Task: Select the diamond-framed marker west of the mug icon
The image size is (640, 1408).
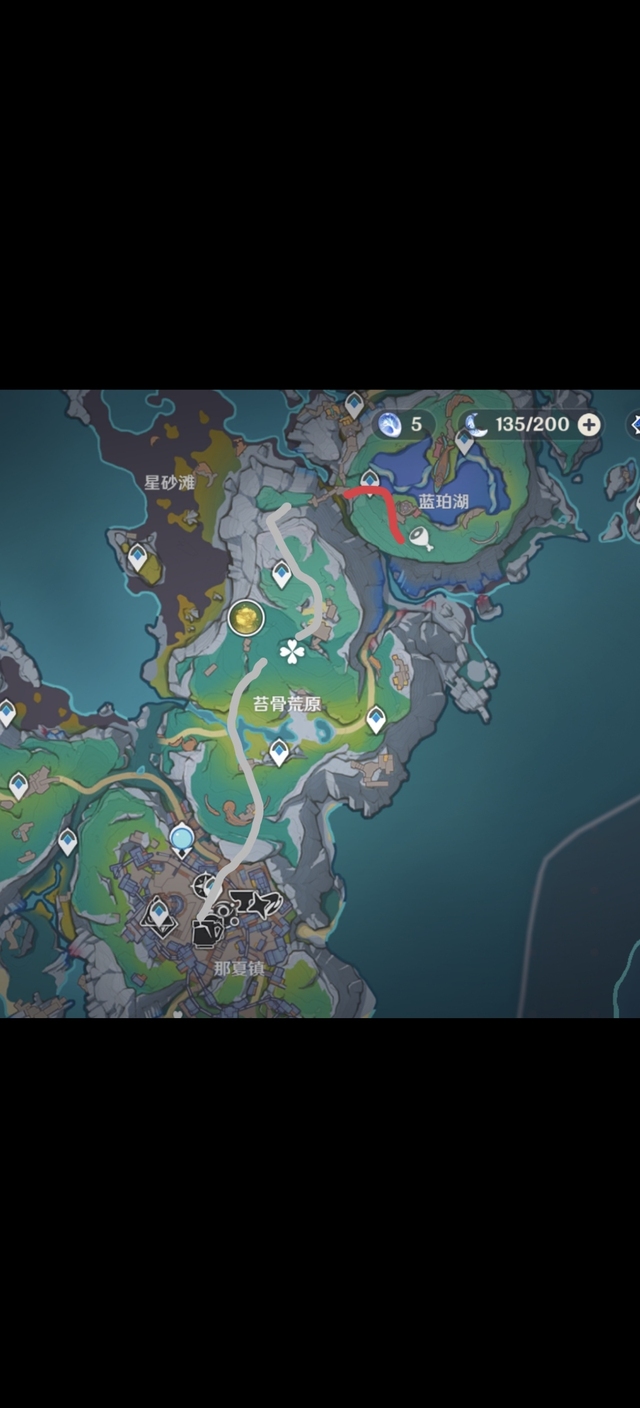Action: click(x=158, y=914)
